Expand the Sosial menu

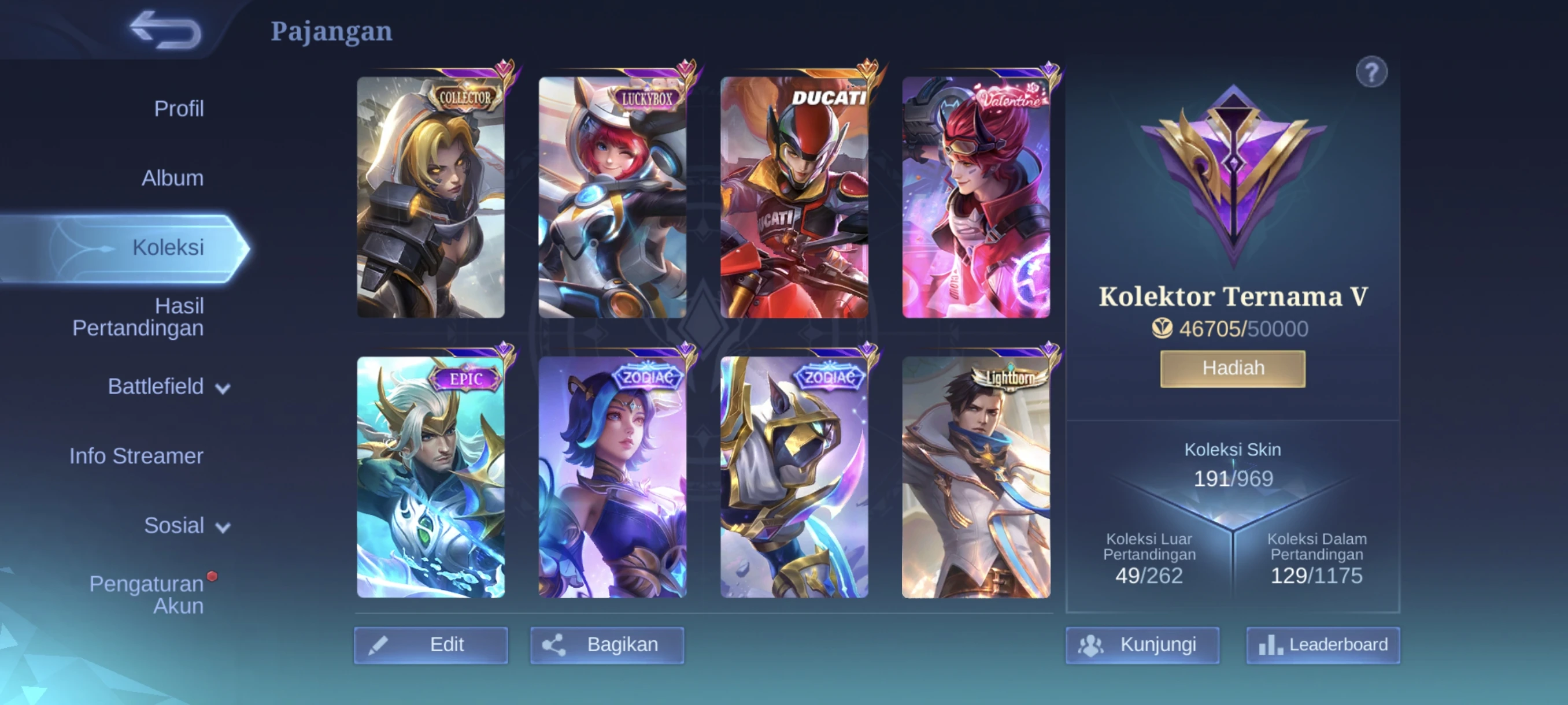pyautogui.click(x=186, y=525)
